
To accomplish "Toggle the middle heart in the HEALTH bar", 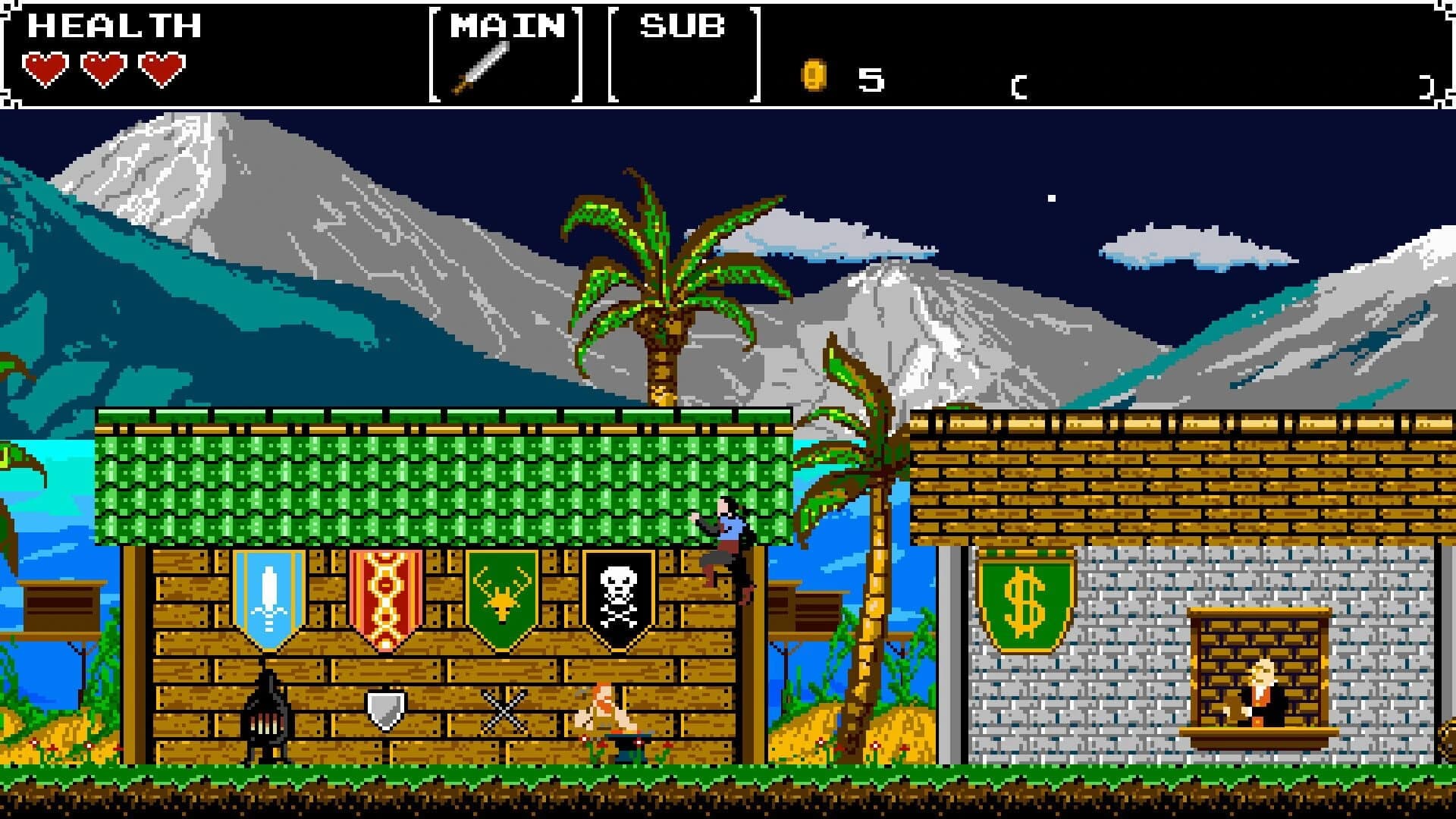I will pos(104,70).
